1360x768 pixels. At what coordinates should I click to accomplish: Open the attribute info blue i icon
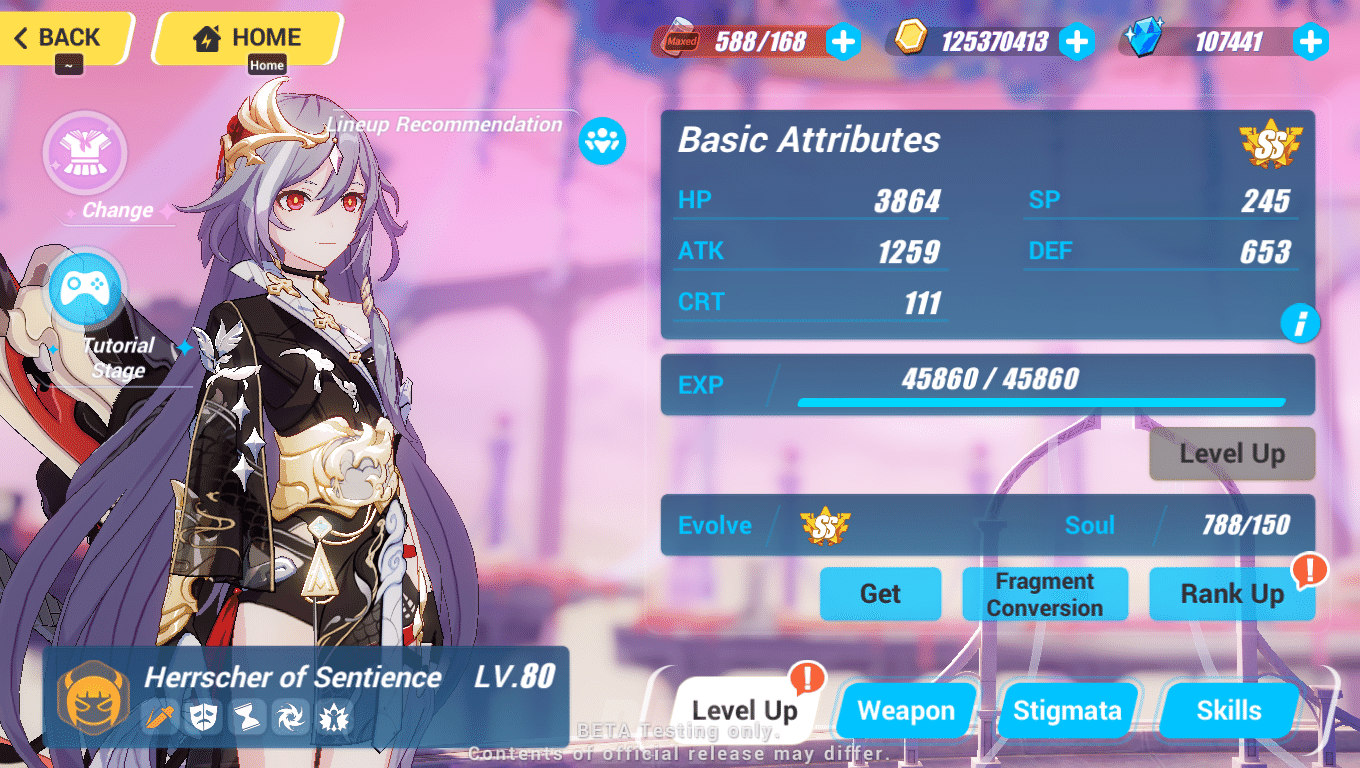click(1300, 323)
